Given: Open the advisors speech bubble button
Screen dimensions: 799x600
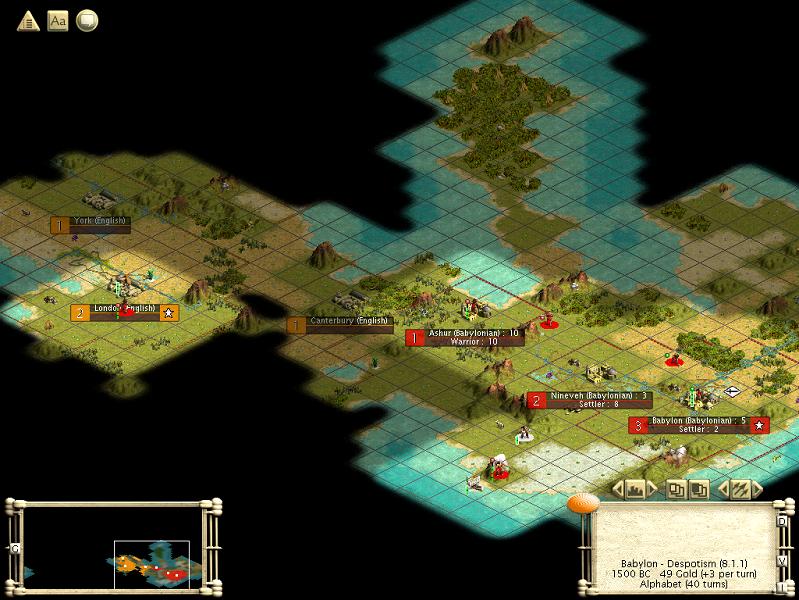Looking at the screenshot, I should (88, 20).
